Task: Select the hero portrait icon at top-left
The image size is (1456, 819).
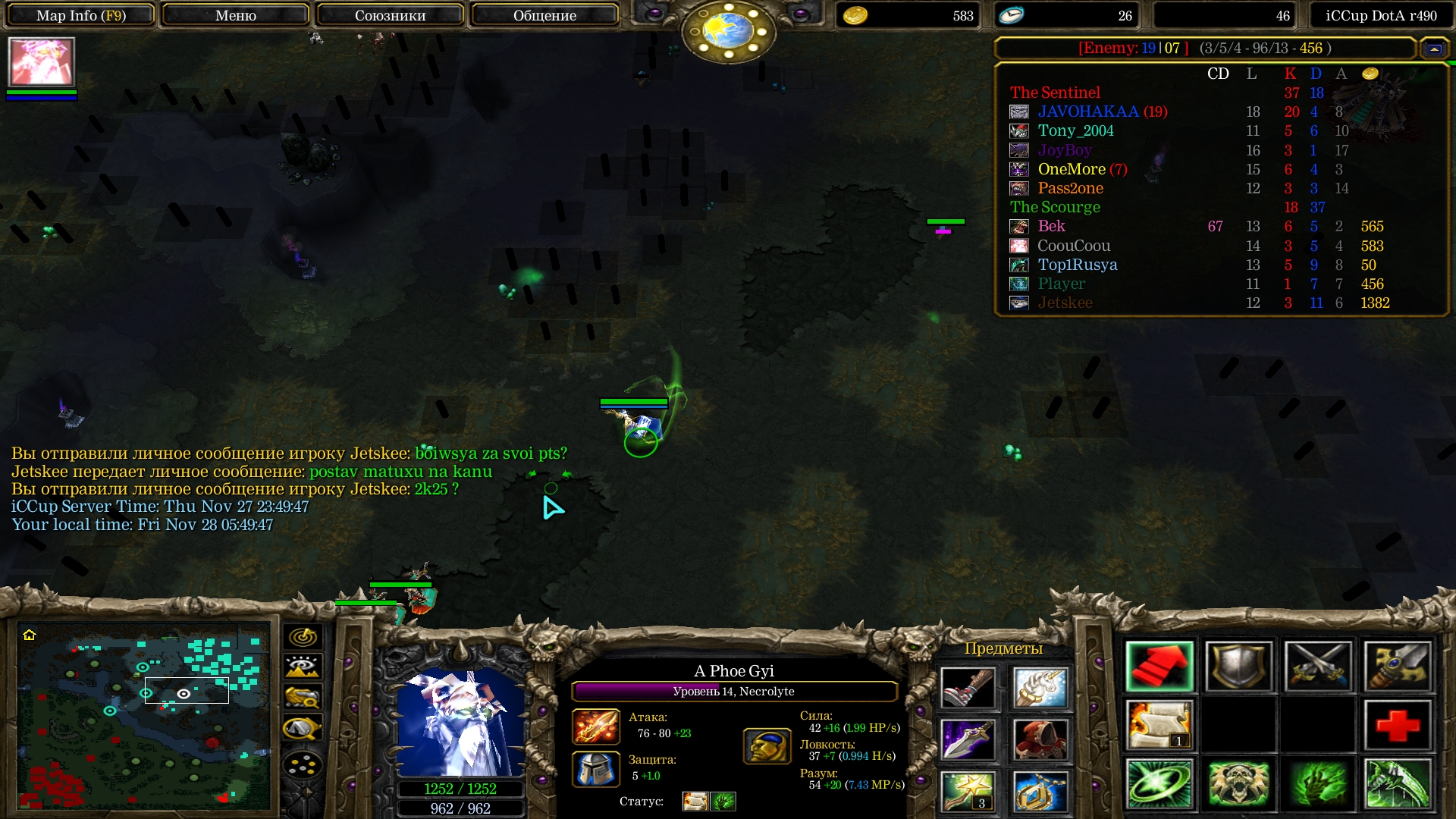Action: tap(42, 62)
